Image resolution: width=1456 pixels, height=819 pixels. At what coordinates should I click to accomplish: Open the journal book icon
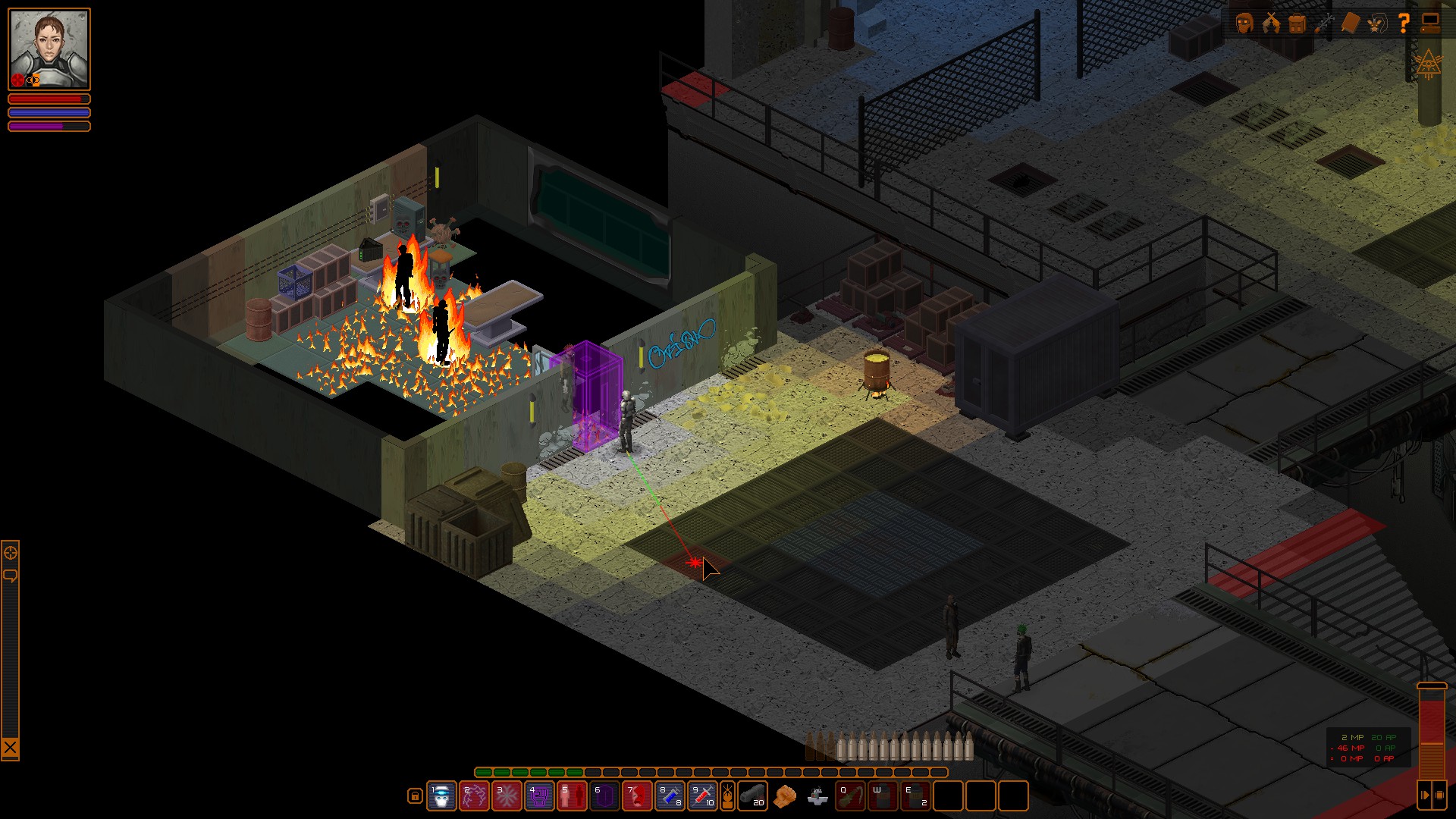click(x=1351, y=24)
